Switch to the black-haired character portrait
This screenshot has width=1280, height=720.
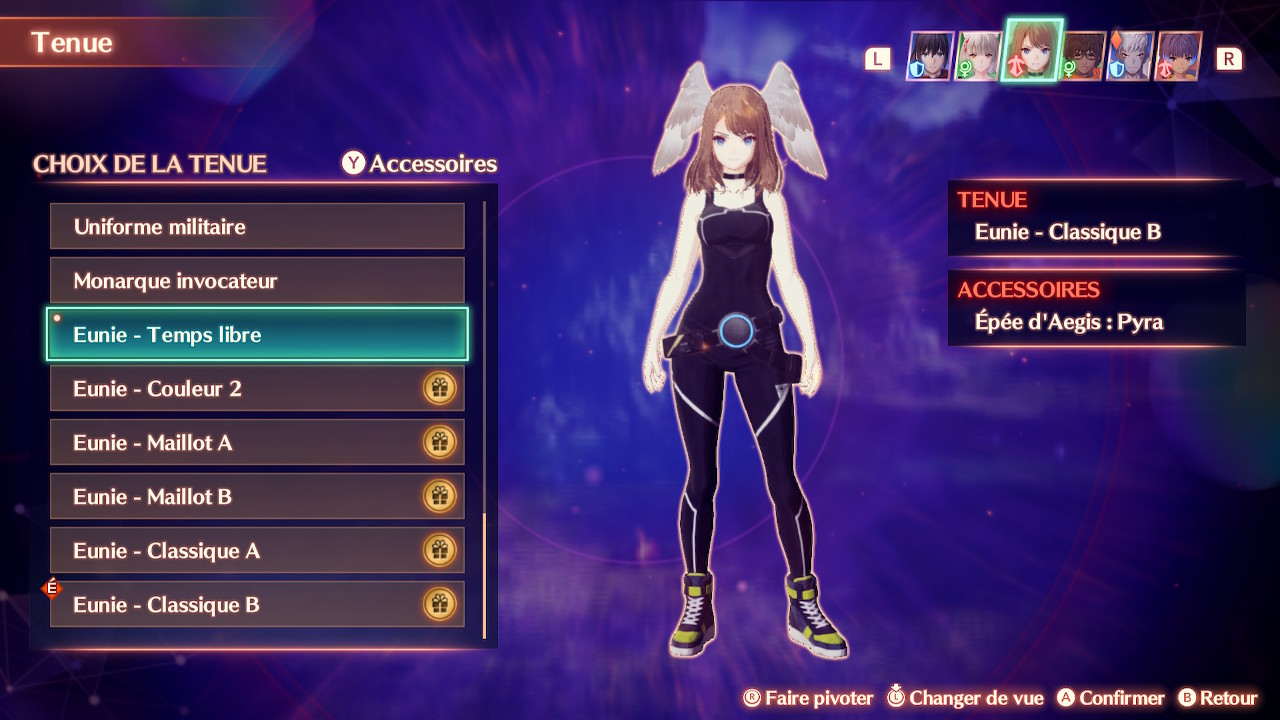pos(930,56)
